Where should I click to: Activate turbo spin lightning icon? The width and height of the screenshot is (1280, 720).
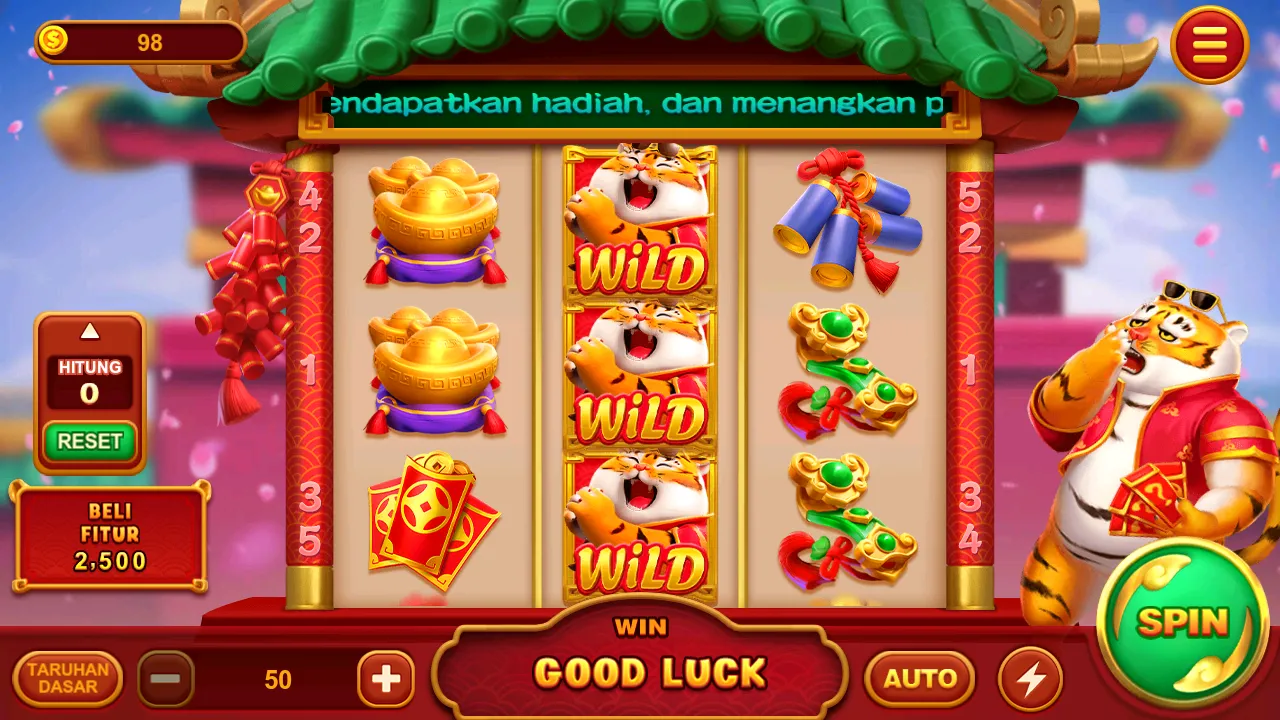1031,680
